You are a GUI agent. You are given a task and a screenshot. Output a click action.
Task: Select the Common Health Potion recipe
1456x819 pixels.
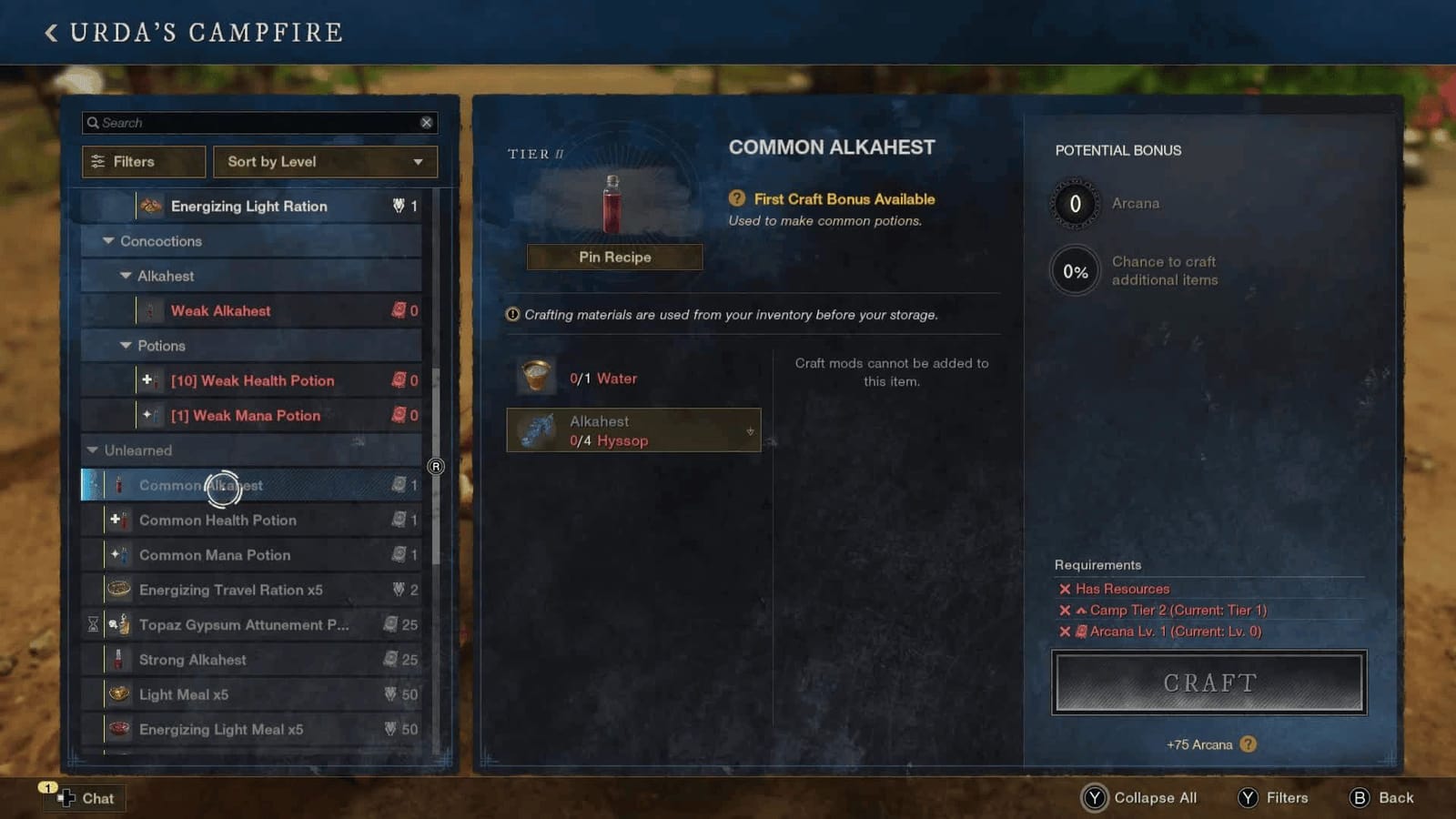218,520
